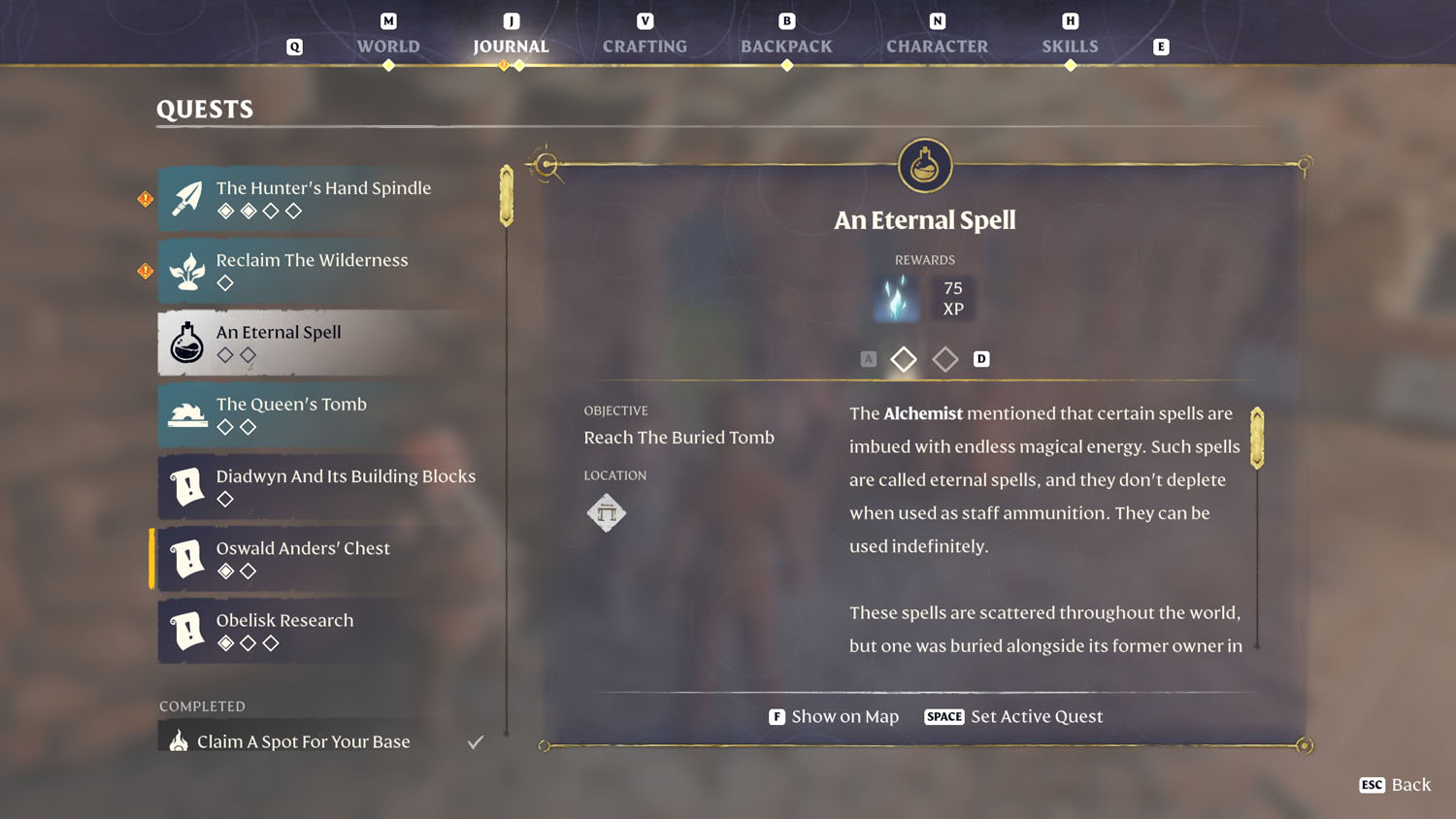Click the second hollow diamond in the quest header

click(x=944, y=359)
